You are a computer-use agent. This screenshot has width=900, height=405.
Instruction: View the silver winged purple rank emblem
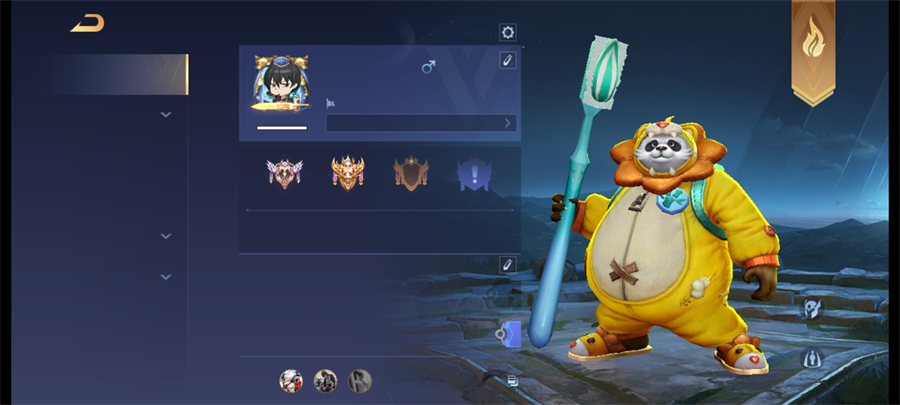[284, 173]
